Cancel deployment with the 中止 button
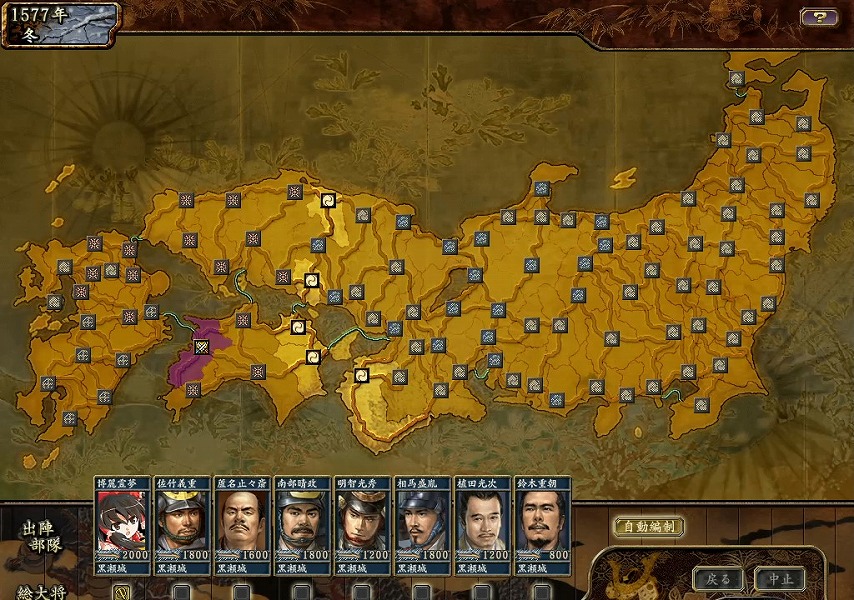 click(x=780, y=579)
